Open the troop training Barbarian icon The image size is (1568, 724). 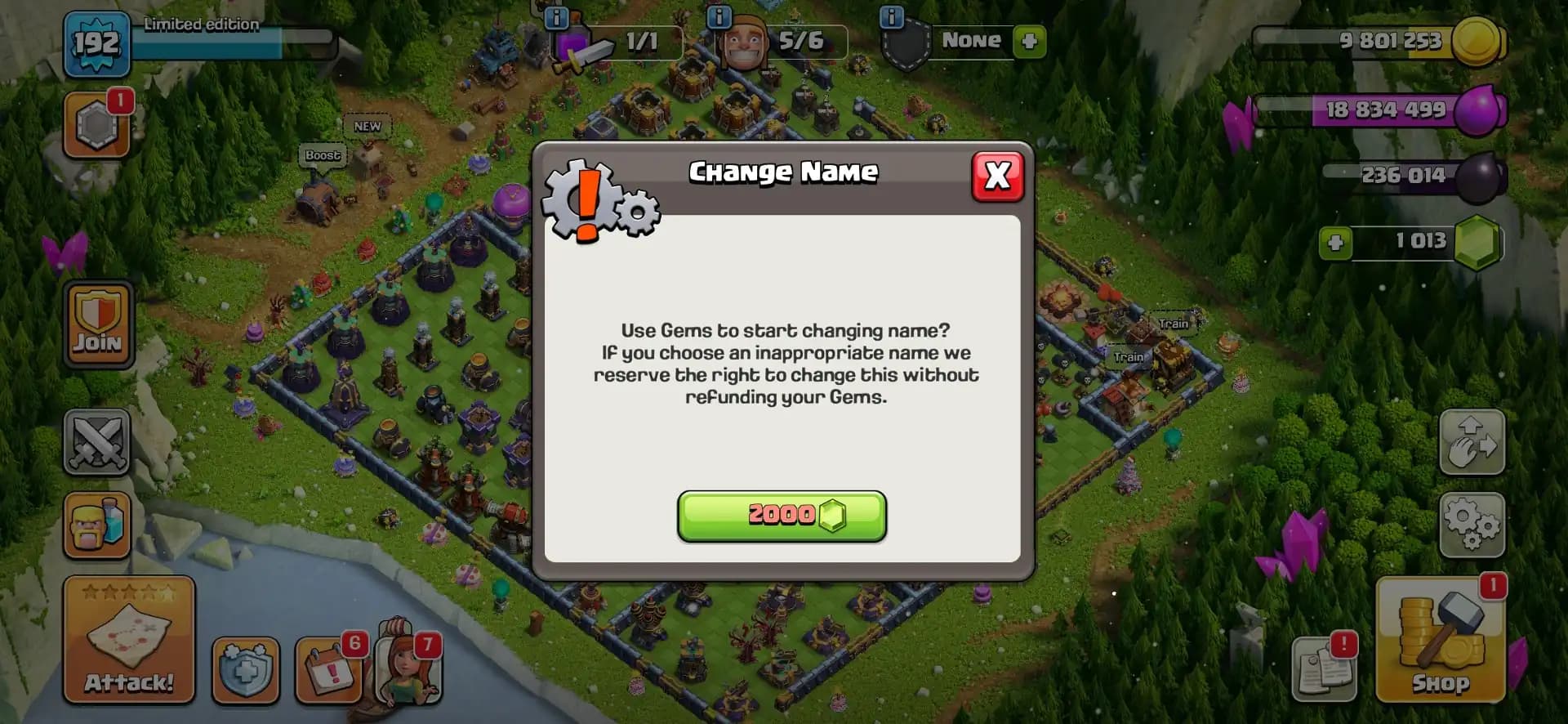(96, 527)
